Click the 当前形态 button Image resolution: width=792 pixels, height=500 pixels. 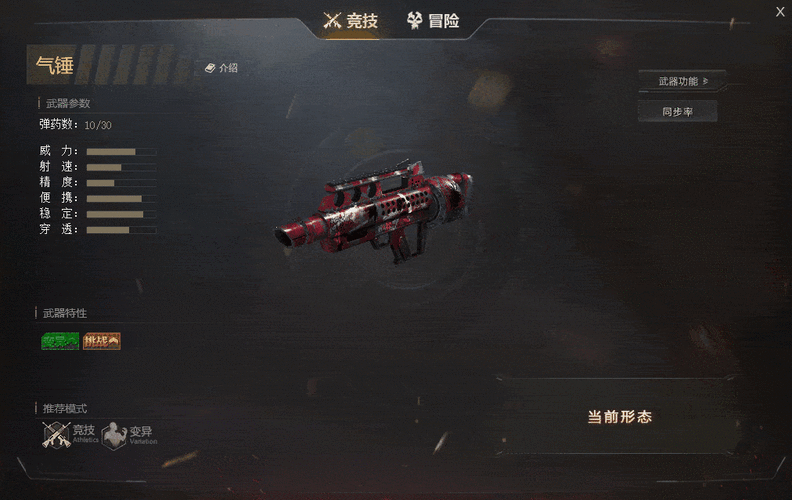click(x=619, y=417)
